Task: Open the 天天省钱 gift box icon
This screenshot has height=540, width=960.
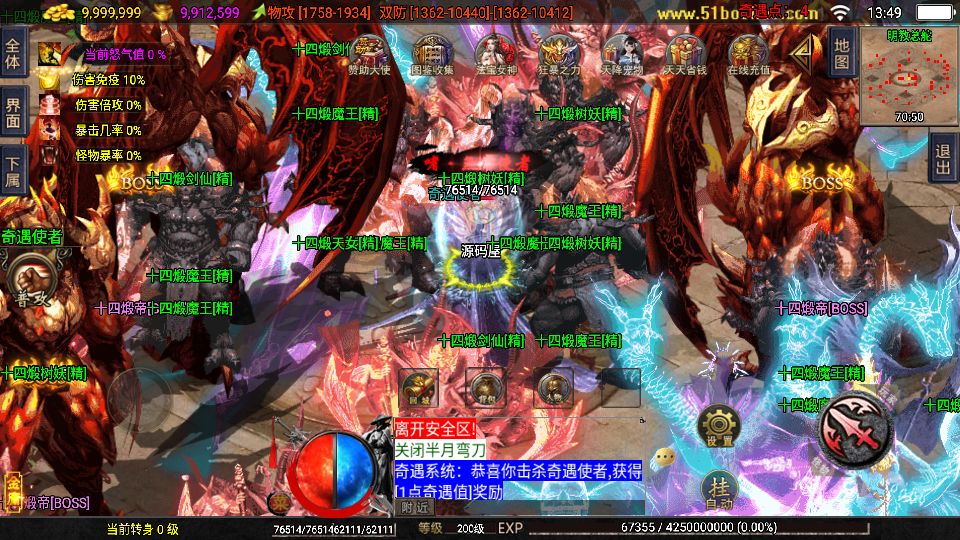Action: coord(685,53)
